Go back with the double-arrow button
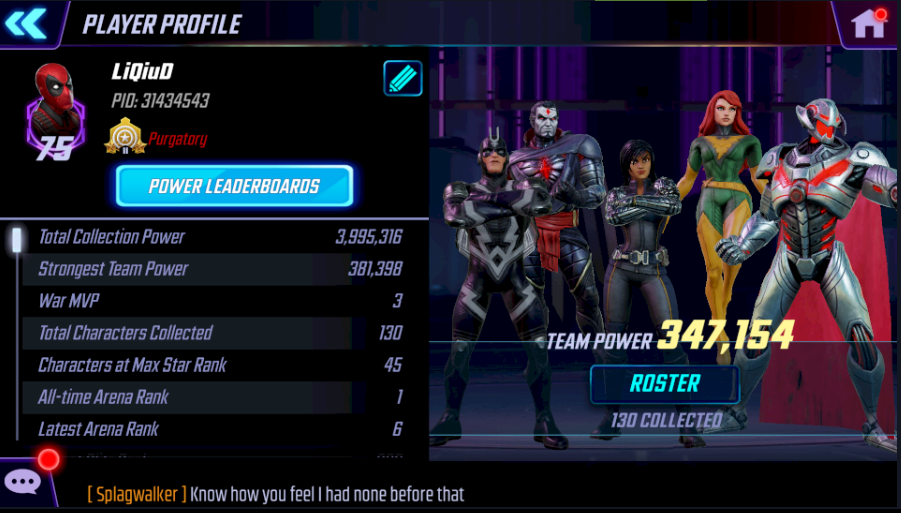 27,23
